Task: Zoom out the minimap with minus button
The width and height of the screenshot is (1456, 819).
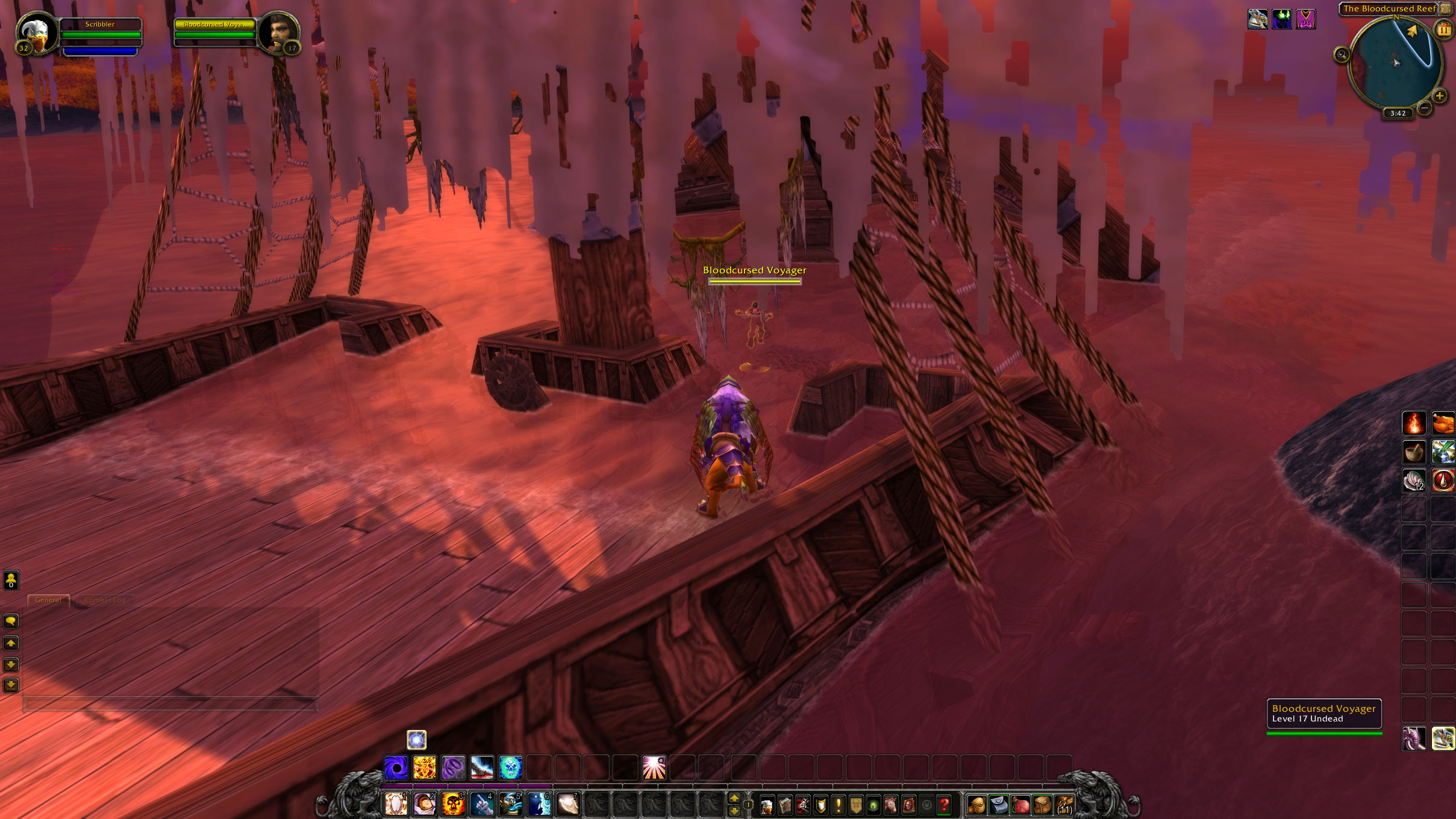Action: pyautogui.click(x=1424, y=107)
